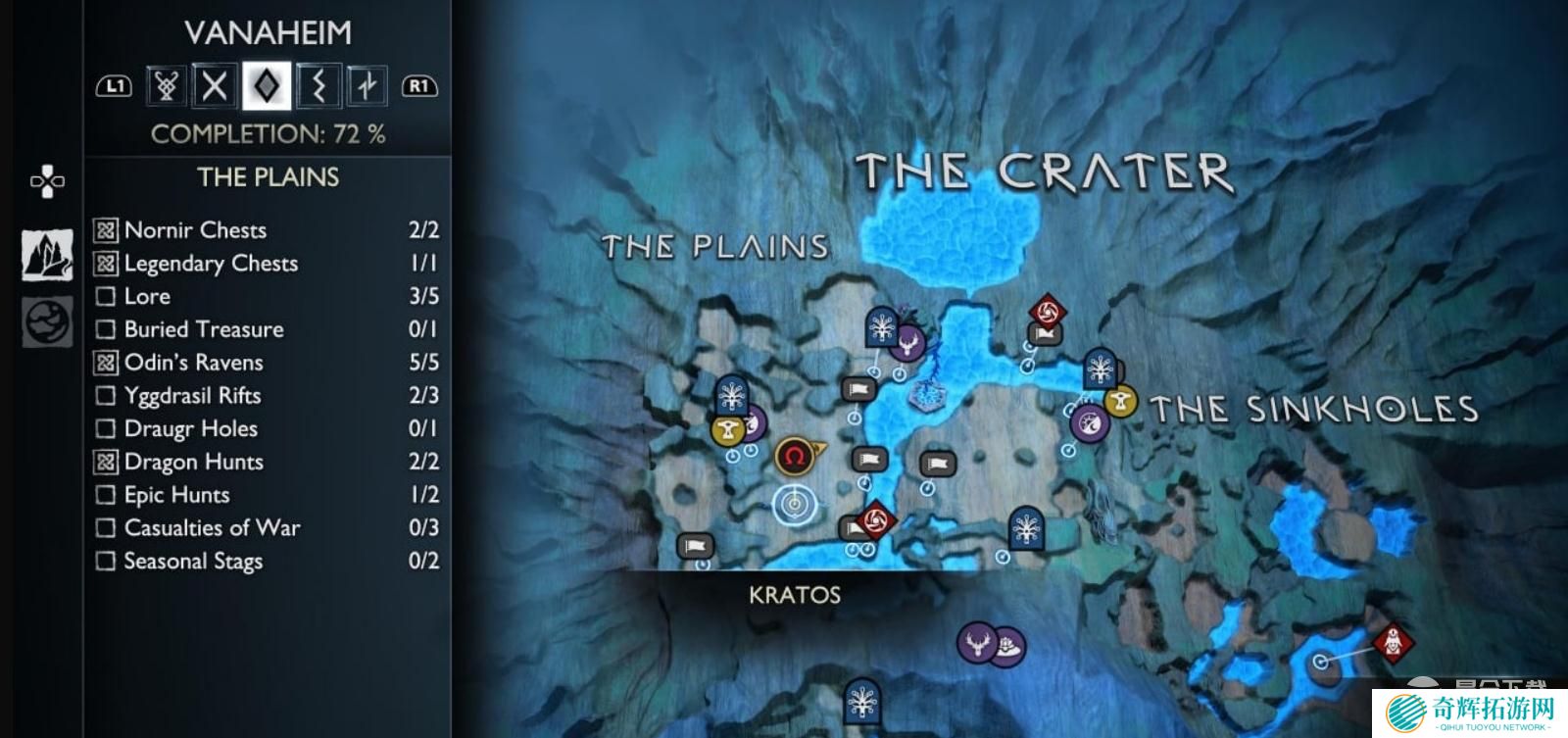The image size is (1568, 738).
Task: Select the white flower marker beside the stag
Action: [1007, 645]
